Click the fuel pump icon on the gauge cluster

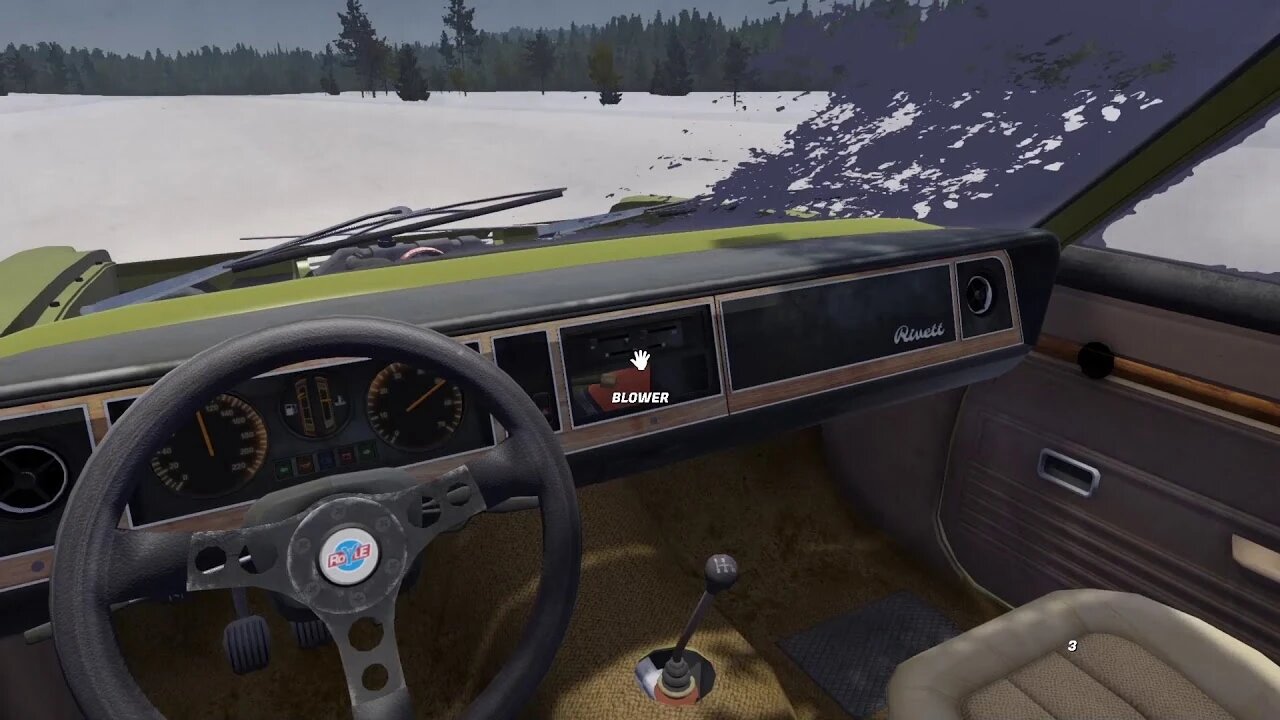pos(289,408)
